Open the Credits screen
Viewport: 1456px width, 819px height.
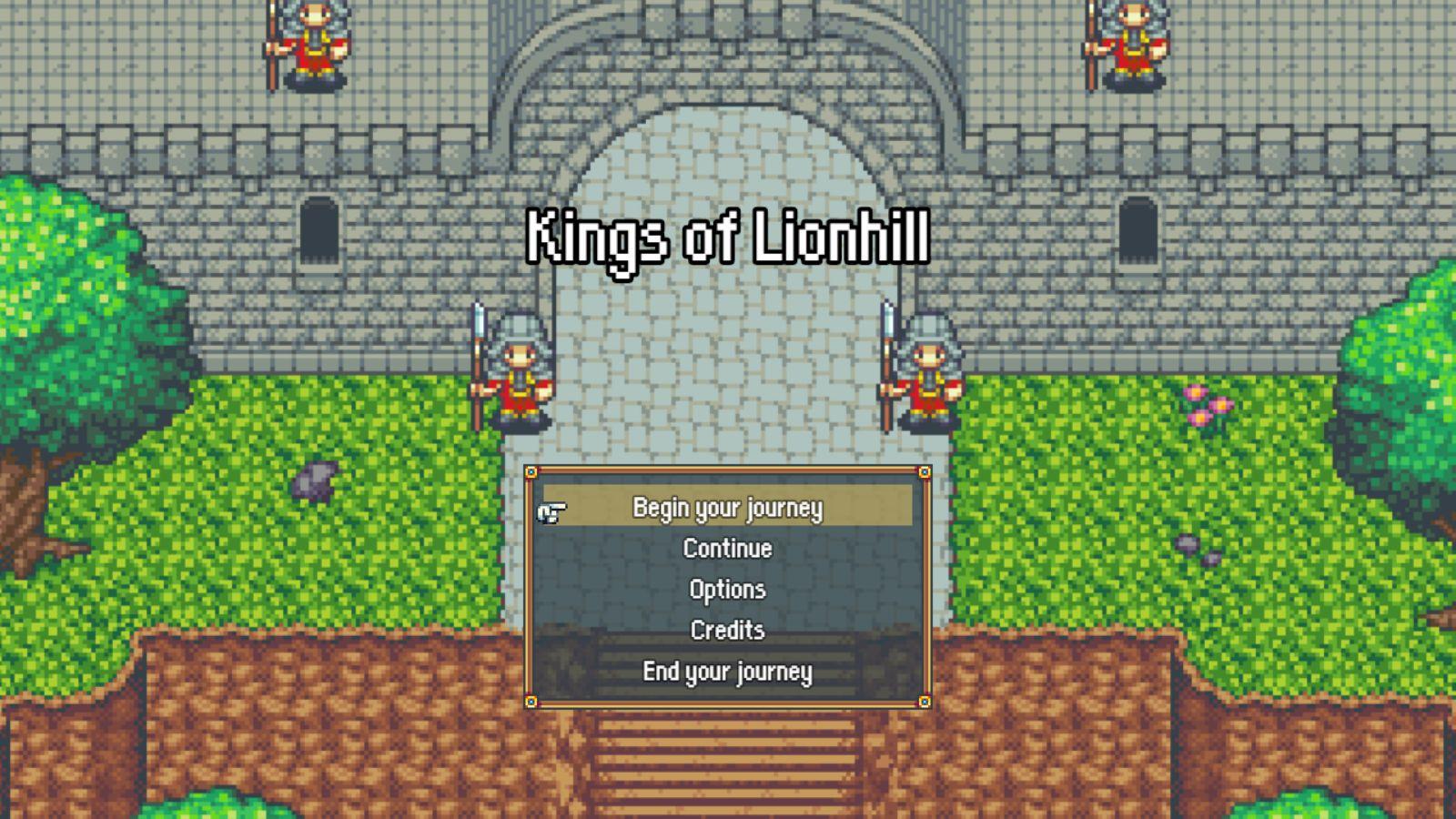[727, 630]
